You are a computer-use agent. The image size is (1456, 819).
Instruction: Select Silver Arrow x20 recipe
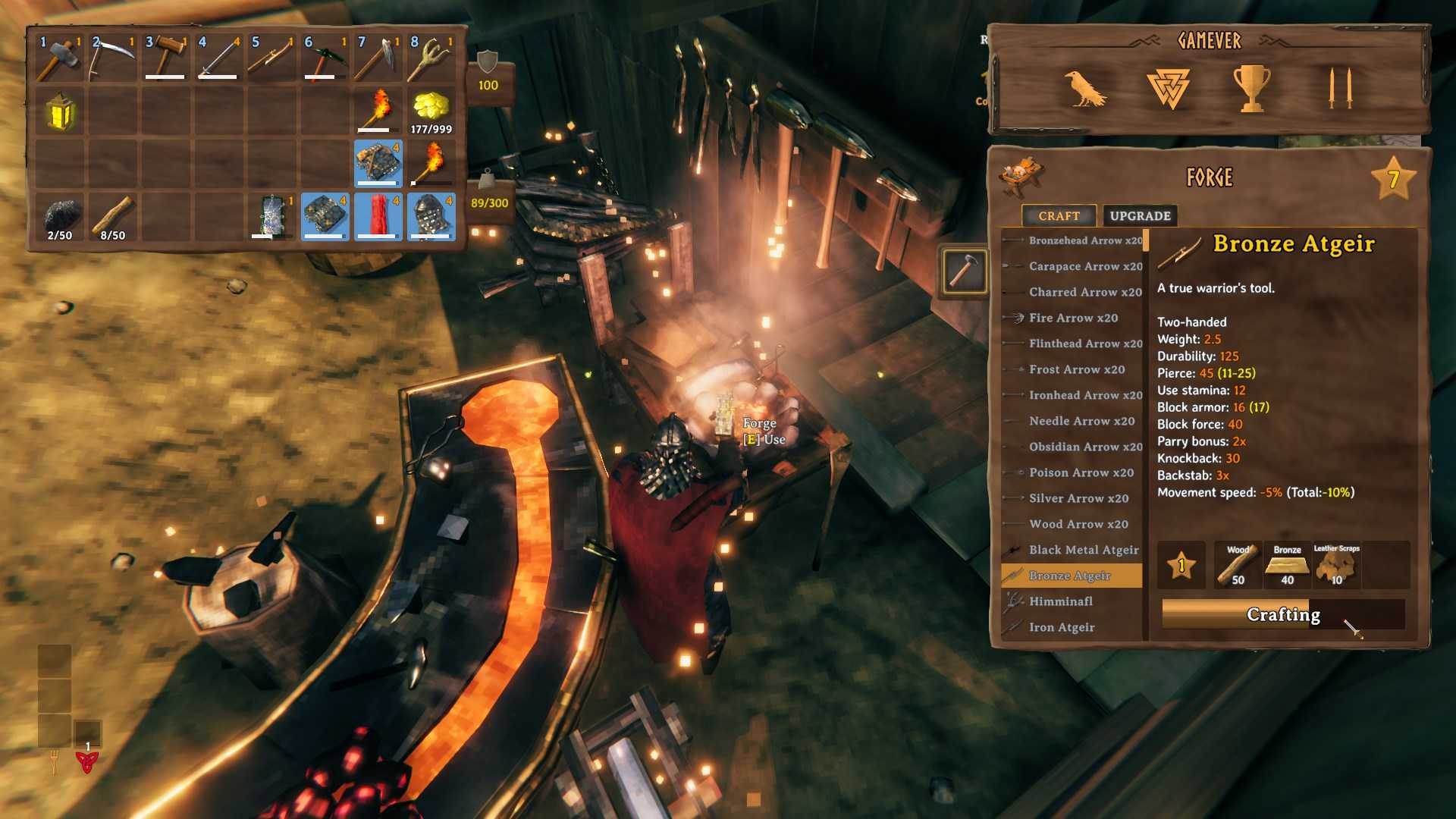click(x=1078, y=498)
